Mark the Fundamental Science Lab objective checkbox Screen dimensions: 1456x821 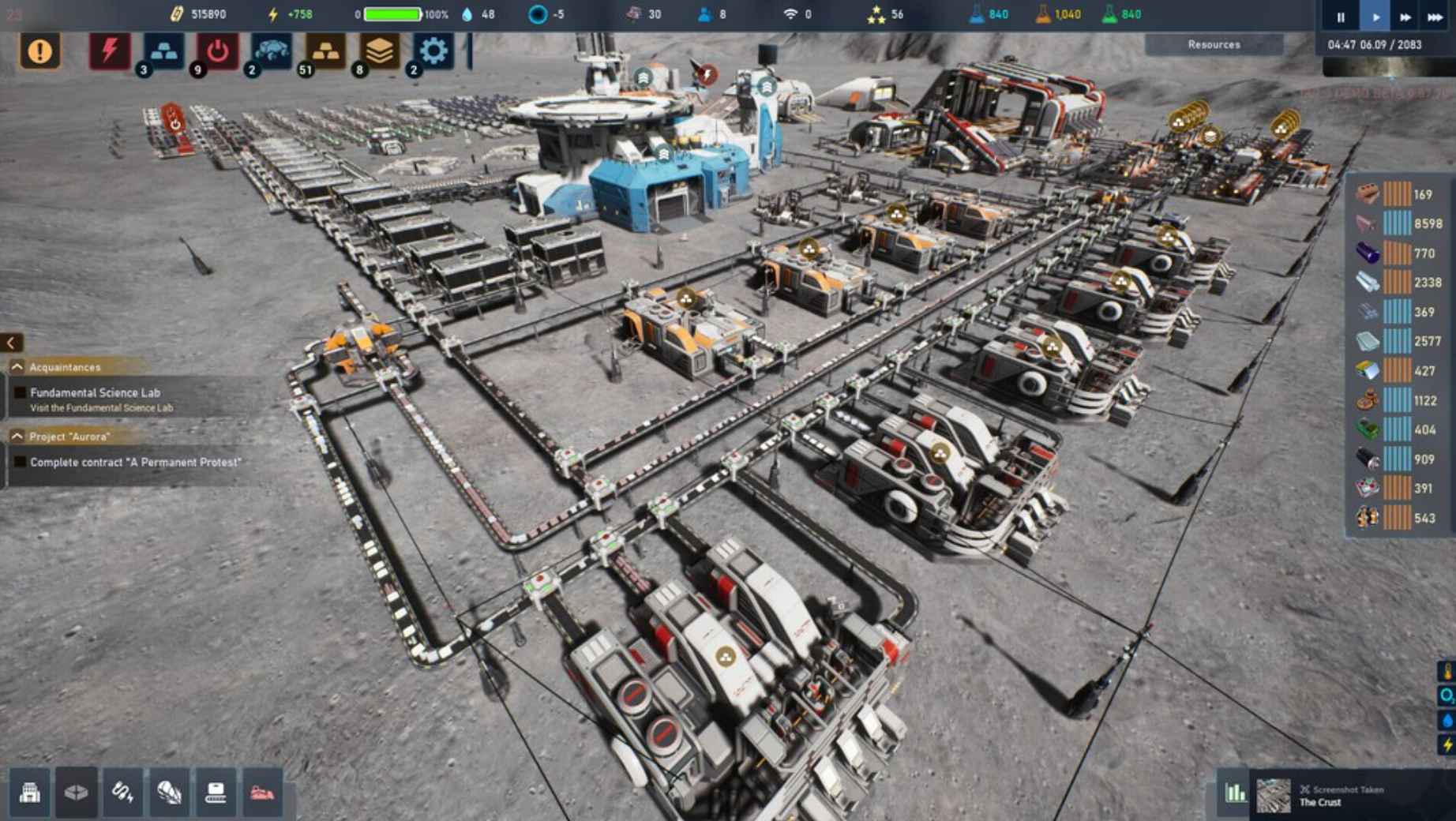pyautogui.click(x=19, y=392)
